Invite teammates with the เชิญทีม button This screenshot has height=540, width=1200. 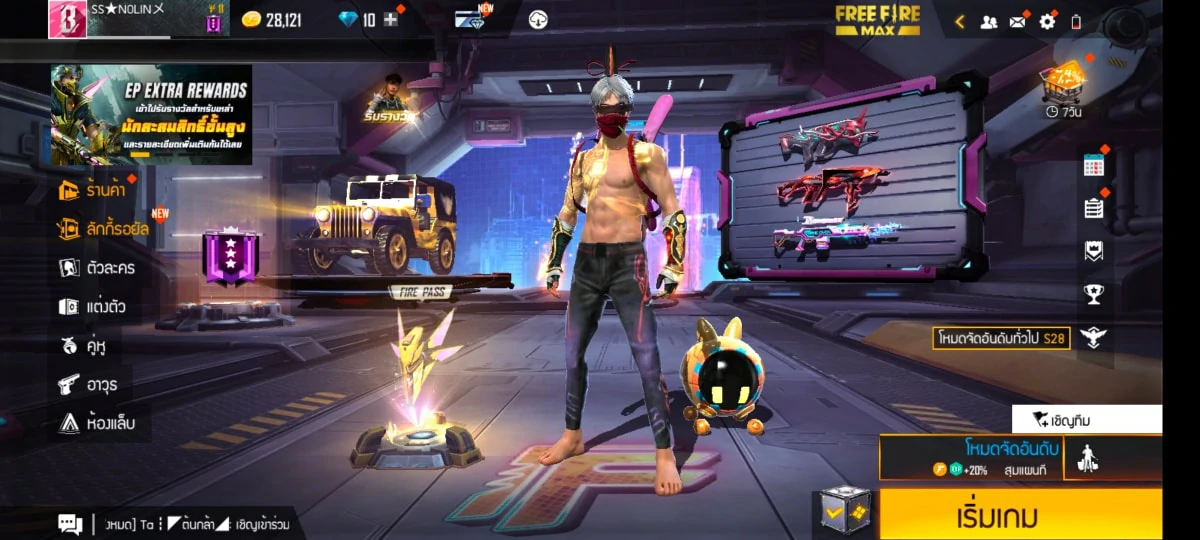[1086, 419]
